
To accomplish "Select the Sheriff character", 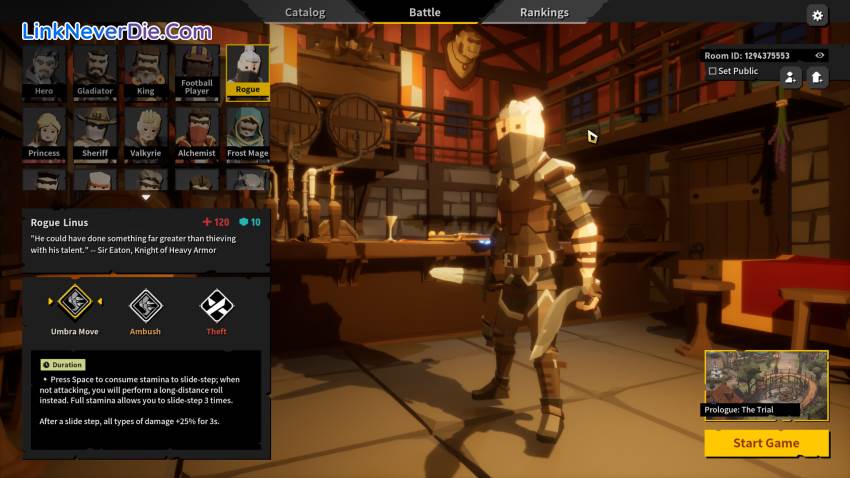I will point(95,132).
